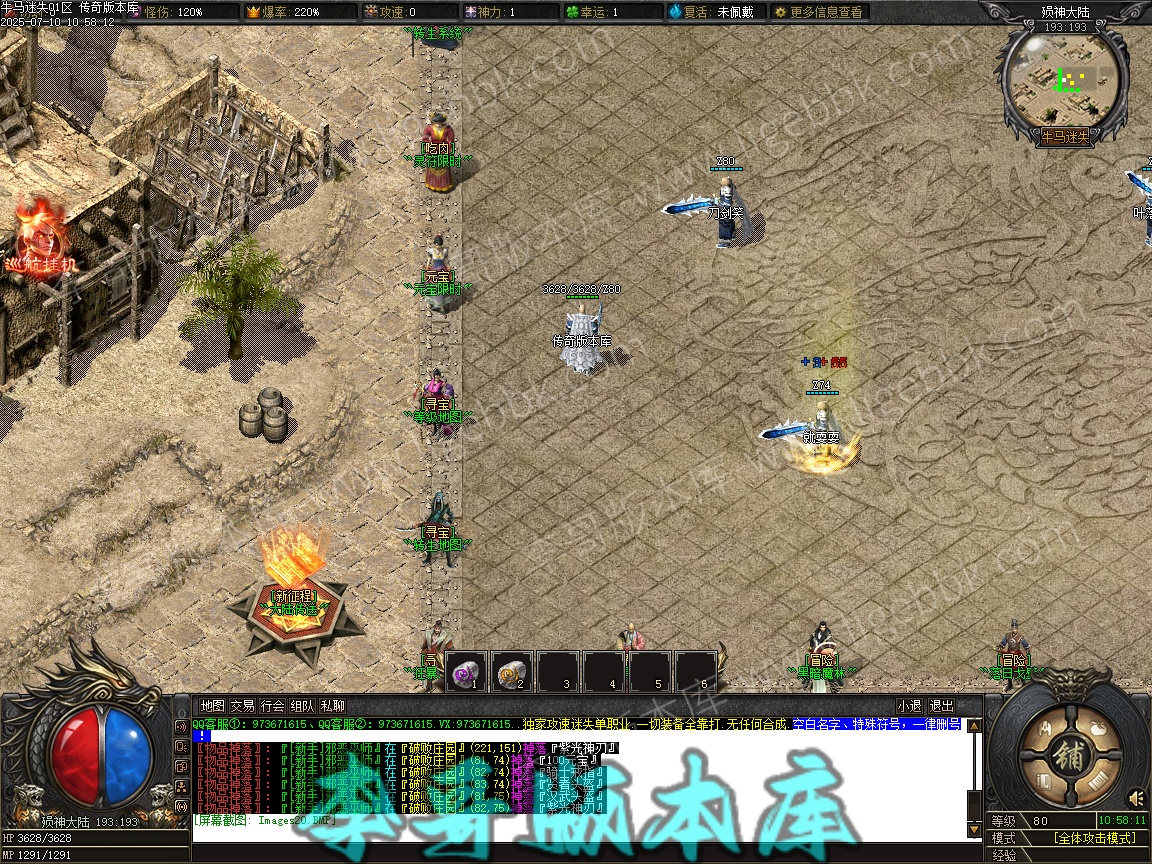Image resolution: width=1152 pixels, height=864 pixels.
Task: Open the 交易 trade tab
Action: click(x=242, y=706)
